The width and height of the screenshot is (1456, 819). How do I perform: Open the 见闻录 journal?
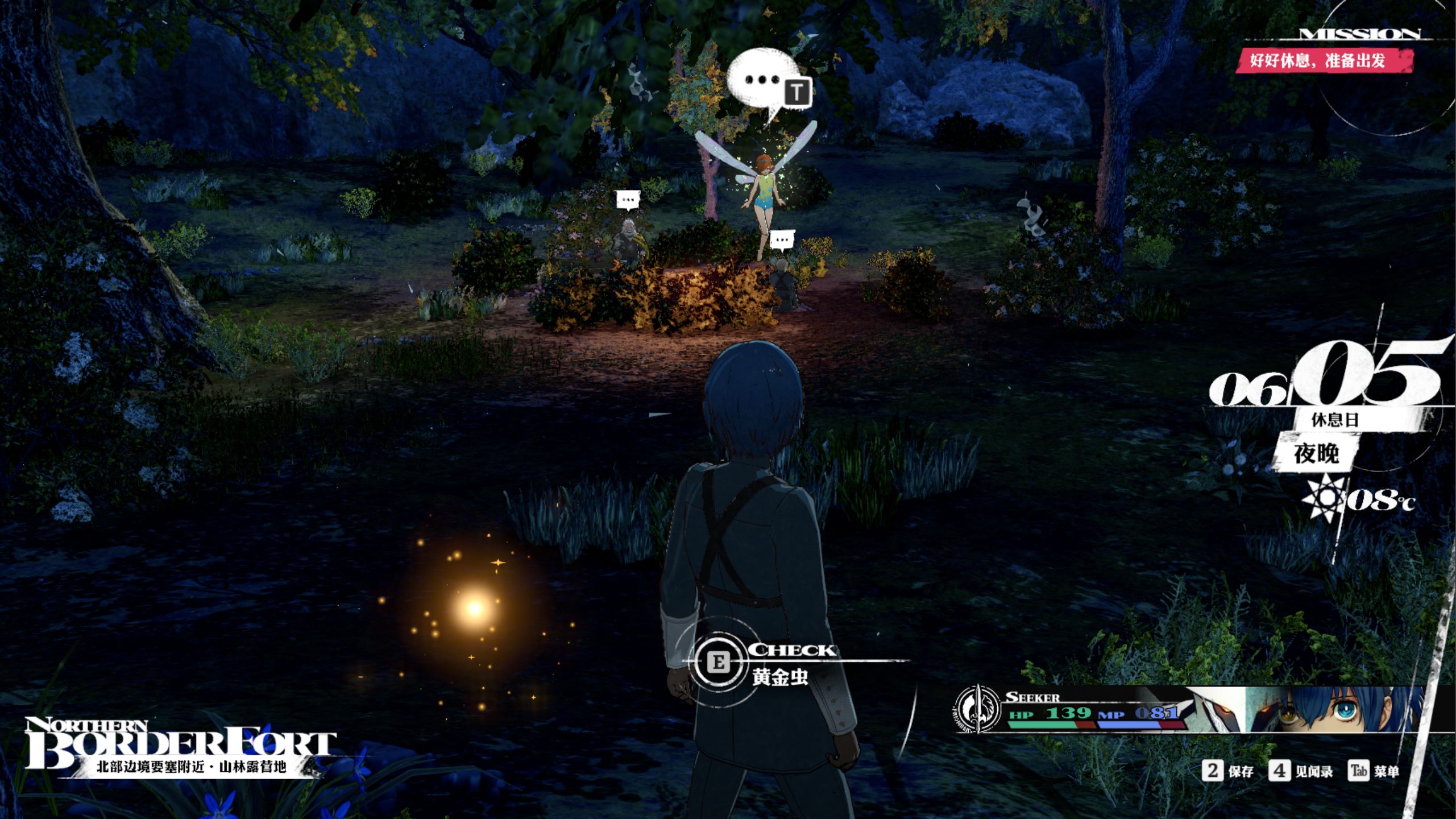tap(1301, 771)
